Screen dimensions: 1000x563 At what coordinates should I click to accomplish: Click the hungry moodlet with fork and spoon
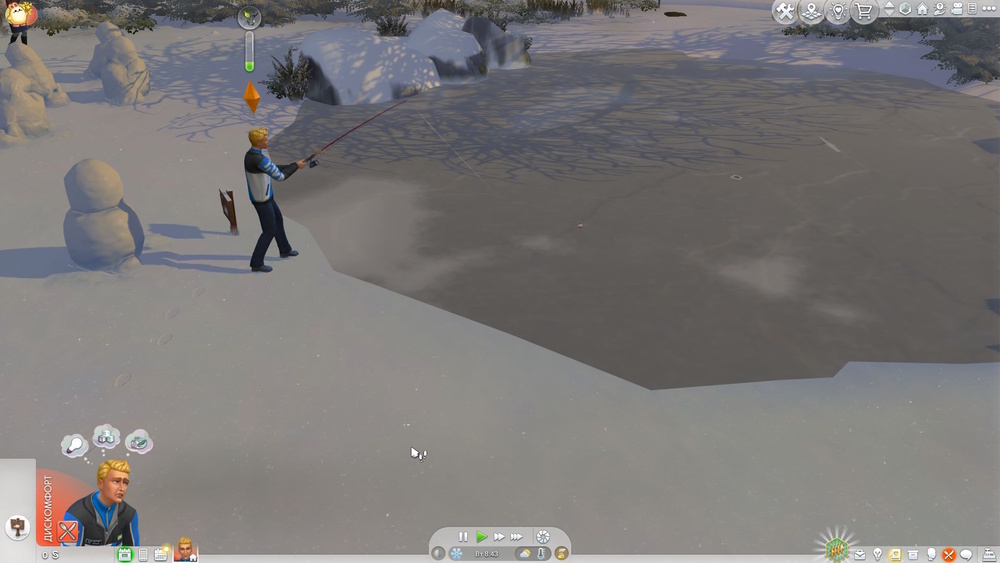(67, 531)
